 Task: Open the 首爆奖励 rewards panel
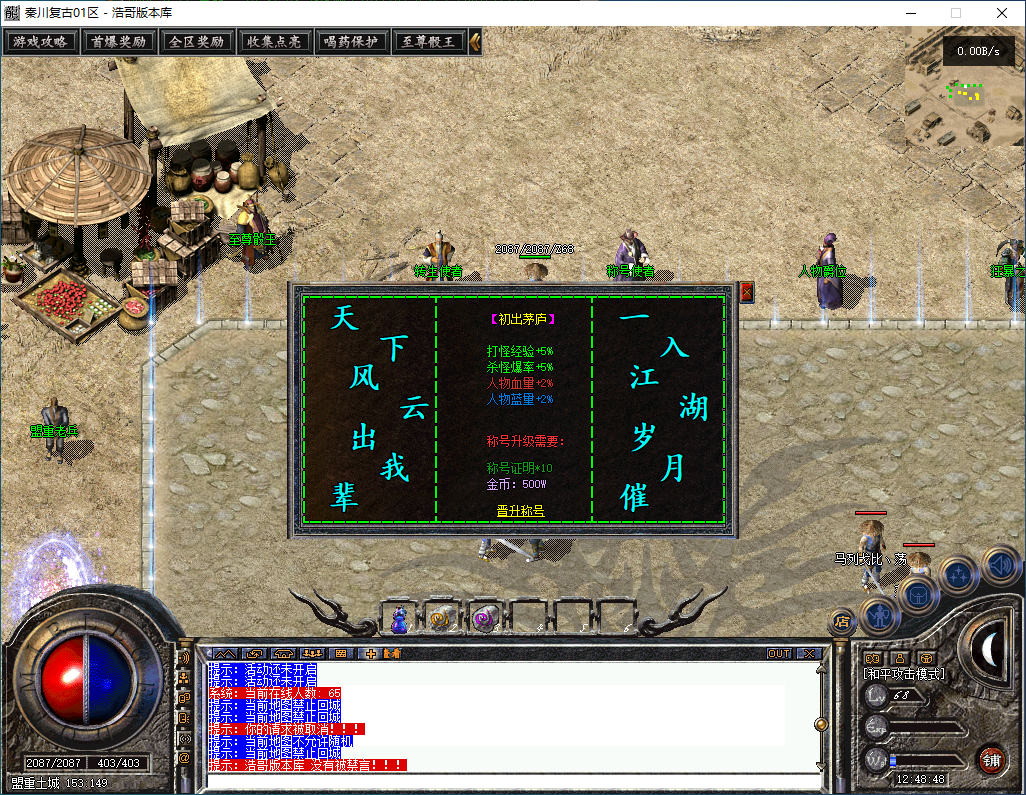[x=118, y=42]
